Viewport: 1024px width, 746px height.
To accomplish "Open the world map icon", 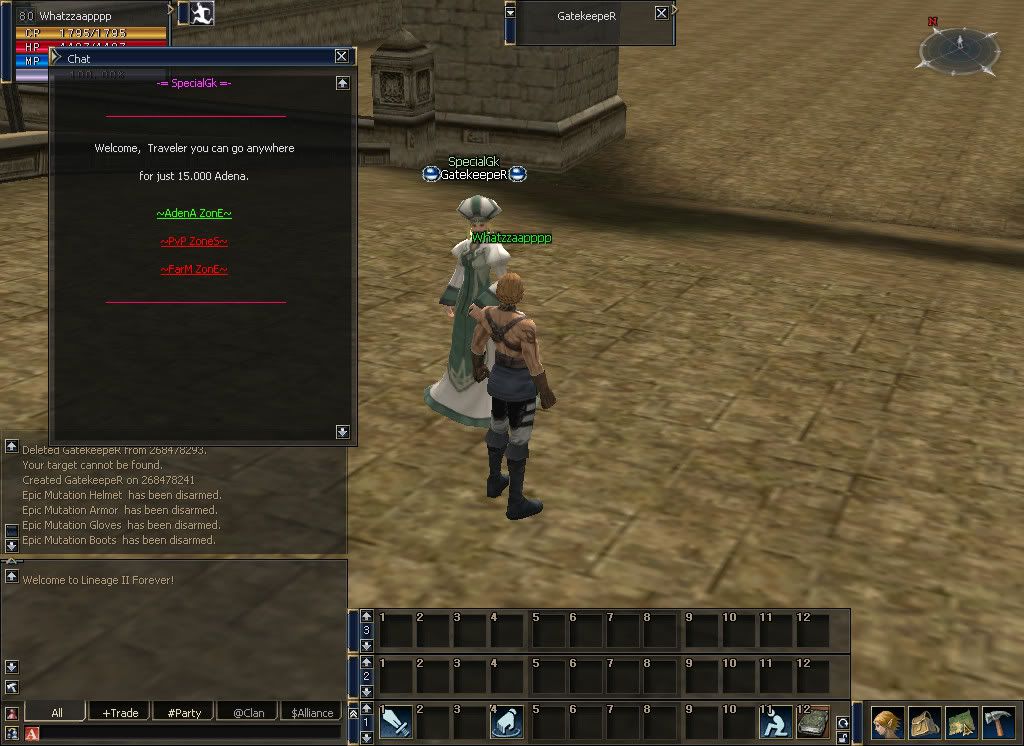I will pyautogui.click(x=961, y=722).
